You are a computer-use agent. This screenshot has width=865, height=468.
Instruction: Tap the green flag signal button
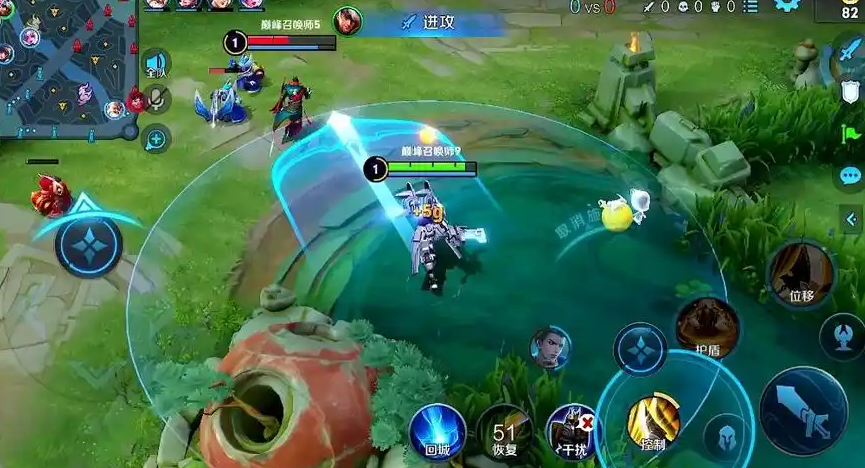(x=851, y=133)
